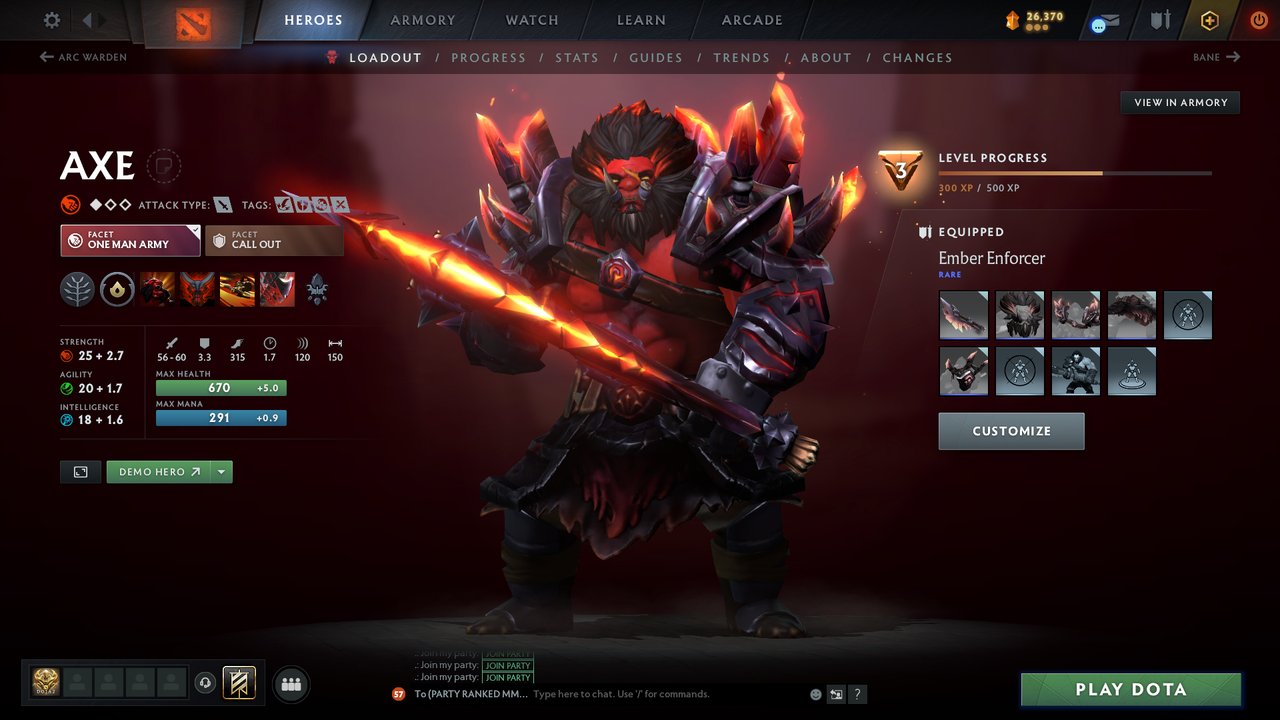Click View in Armory
This screenshot has width=1280, height=720.
point(1179,102)
